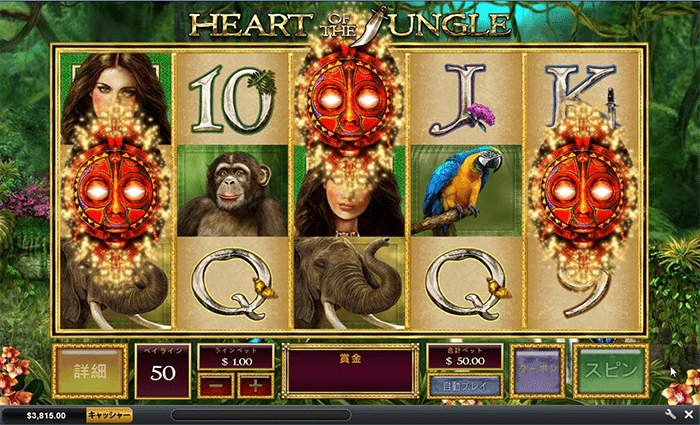Image resolution: width=700 pixels, height=425 pixels.
Task: Enable 自動プレイ auto play
Action: (x=465, y=385)
